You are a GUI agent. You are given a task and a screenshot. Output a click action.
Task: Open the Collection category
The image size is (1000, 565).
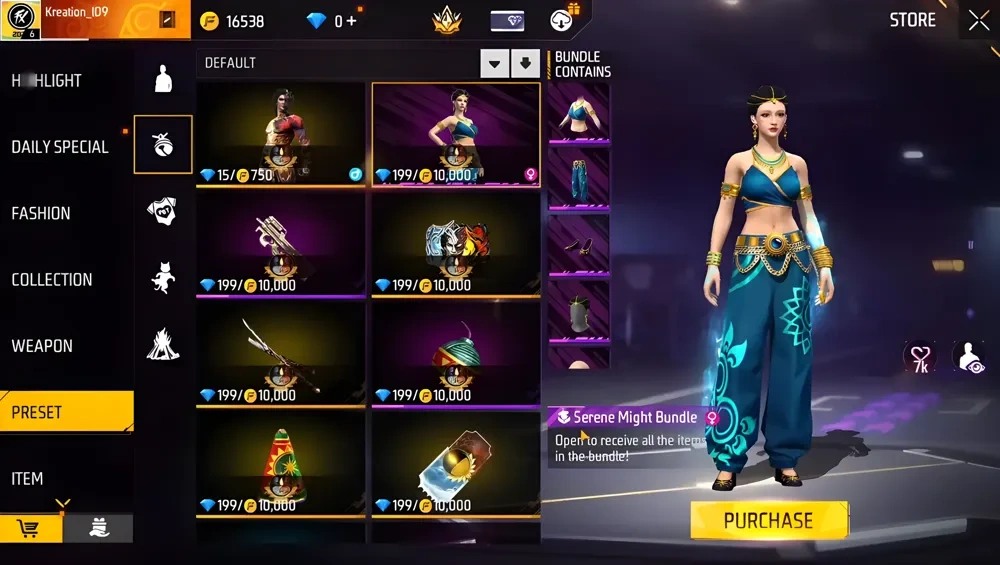tap(52, 280)
